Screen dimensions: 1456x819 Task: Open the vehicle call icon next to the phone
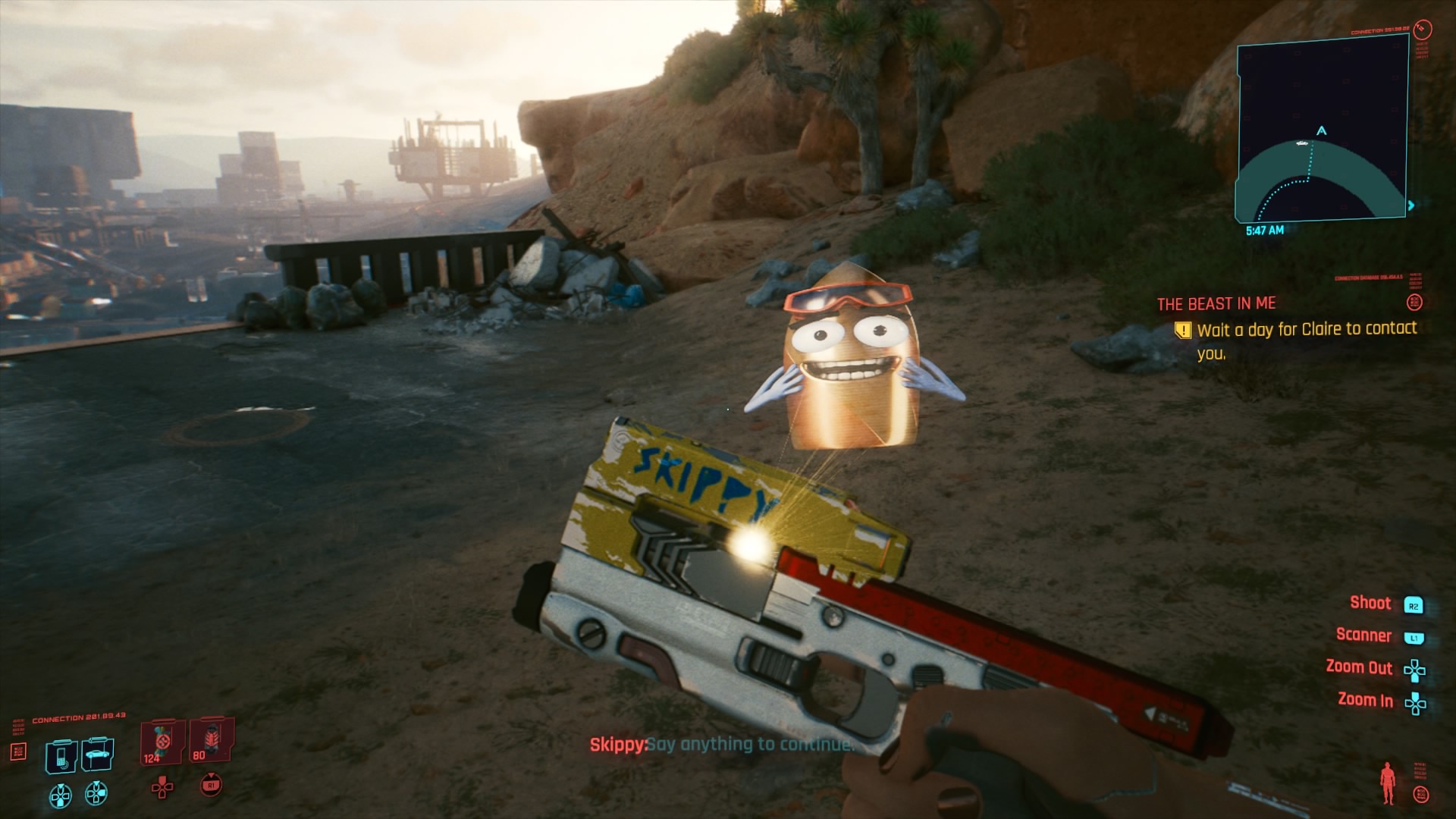97,753
